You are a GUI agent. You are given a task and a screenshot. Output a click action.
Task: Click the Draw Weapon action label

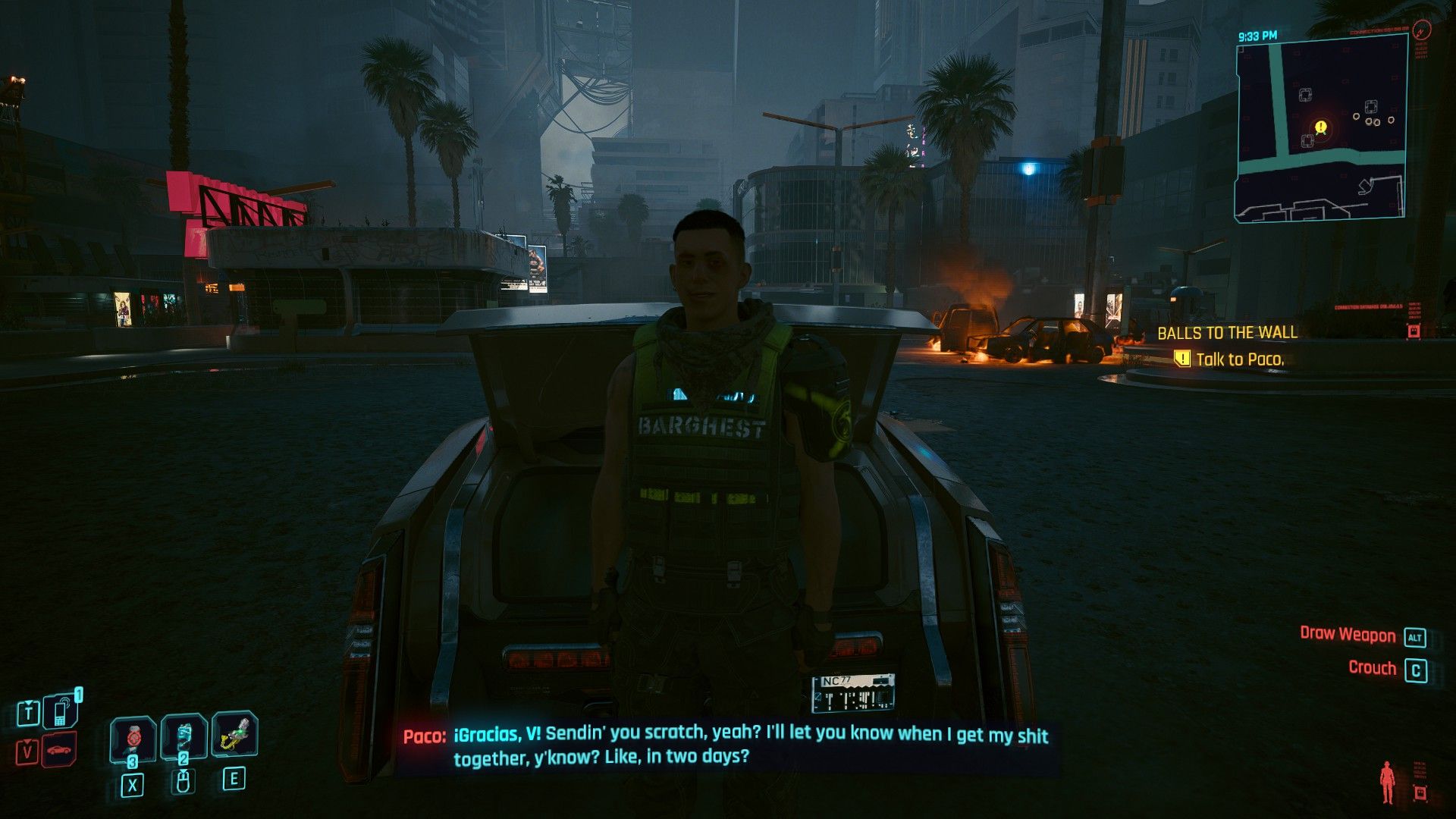click(1349, 635)
